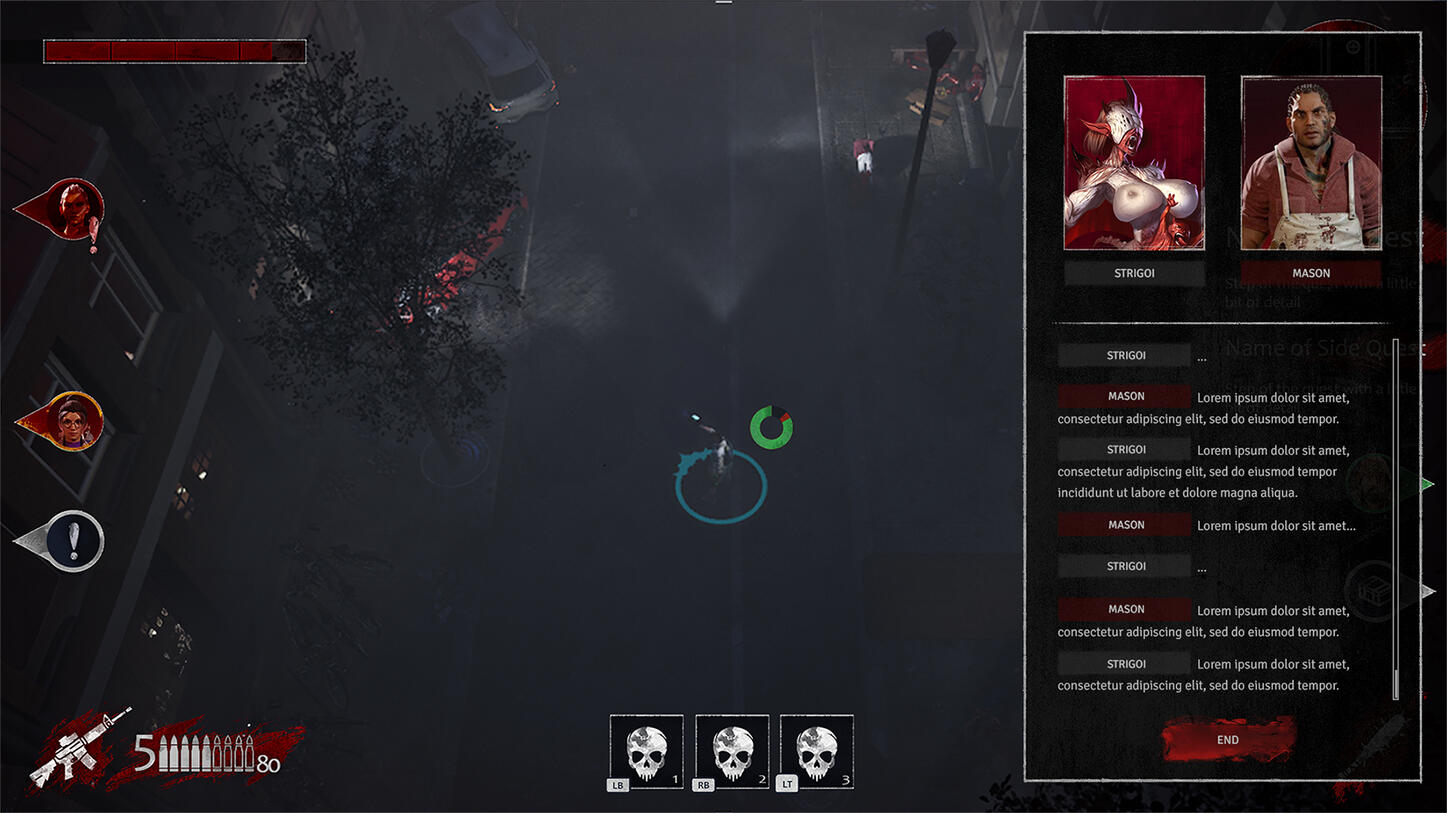Select Mason's portrait in the dialogue panel
Image resolution: width=1447 pixels, height=813 pixels.
(1311, 163)
